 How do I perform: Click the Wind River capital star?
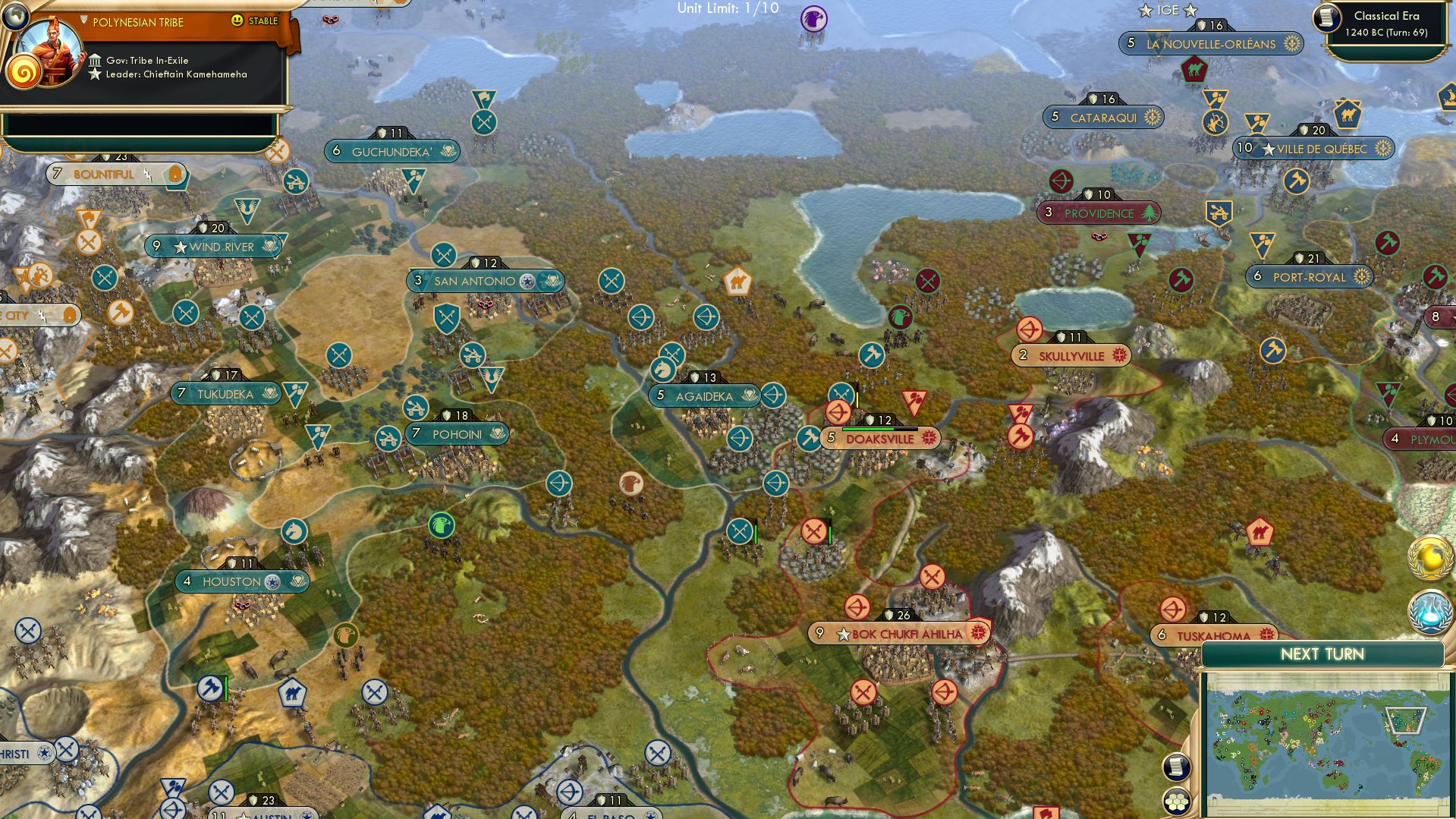pyautogui.click(x=181, y=246)
